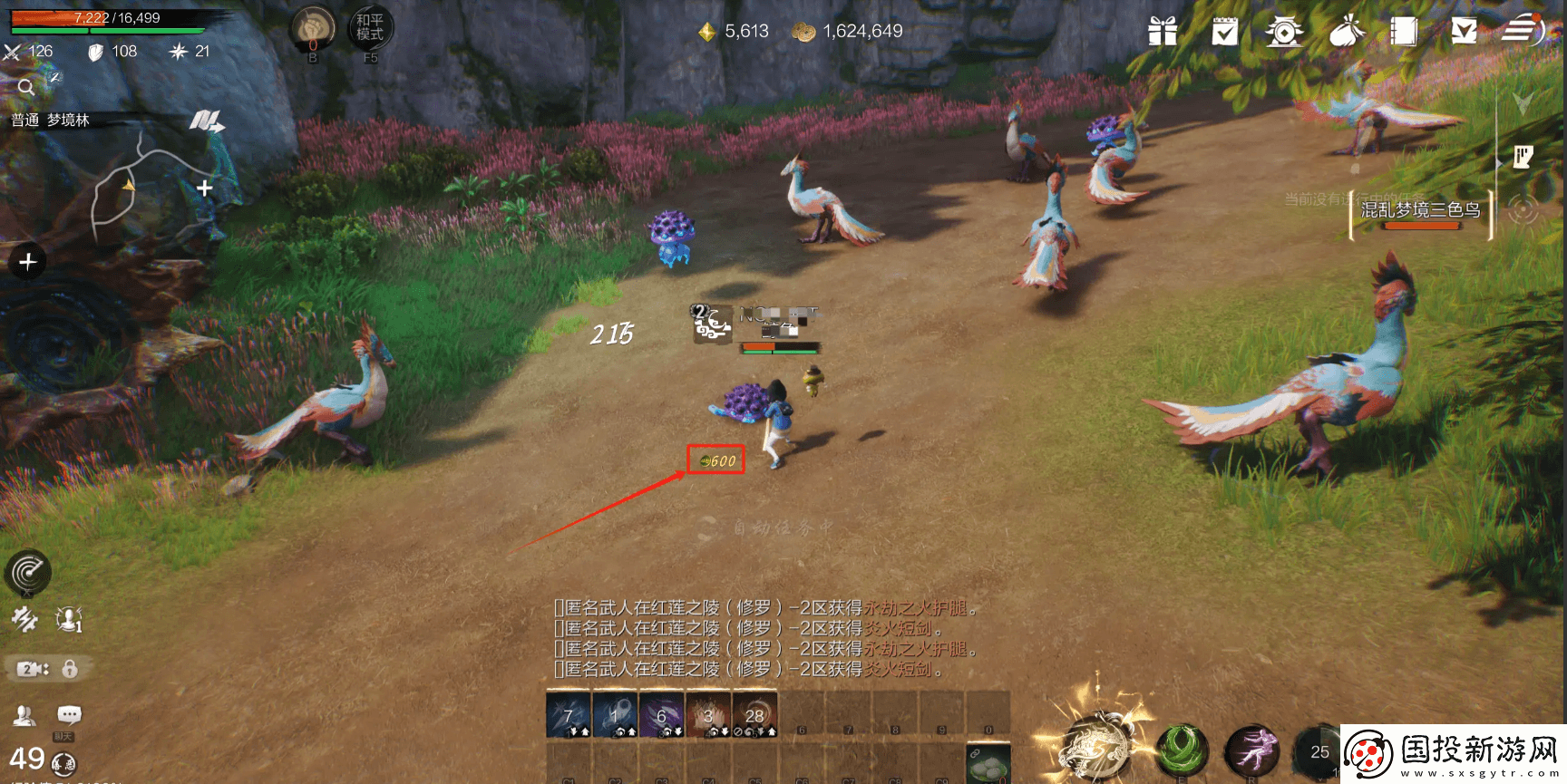Click the magnifier icon above the minimap
Viewport: 1567px width, 784px height.
[x=25, y=87]
